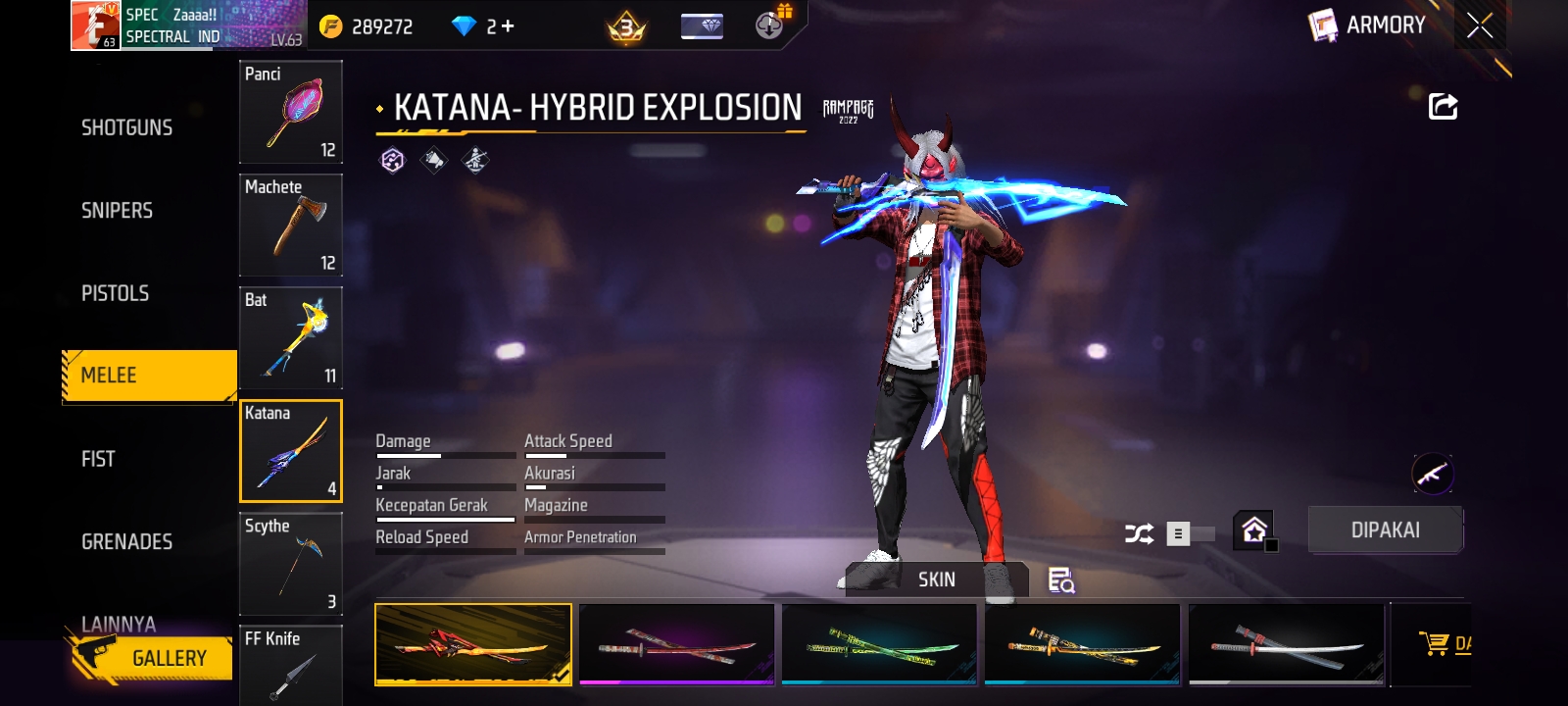Open the Grenades category
The width and height of the screenshot is (1568, 706).
click(x=126, y=541)
